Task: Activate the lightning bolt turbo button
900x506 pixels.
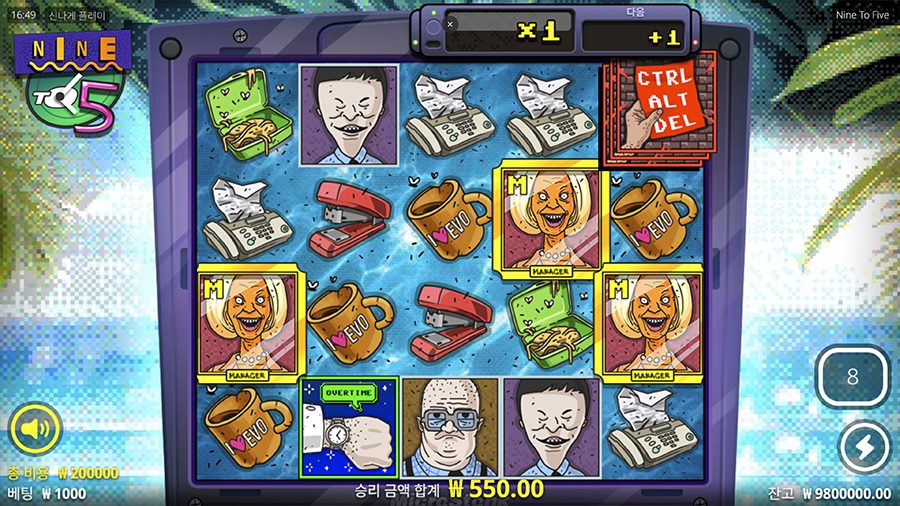Action: tap(863, 447)
